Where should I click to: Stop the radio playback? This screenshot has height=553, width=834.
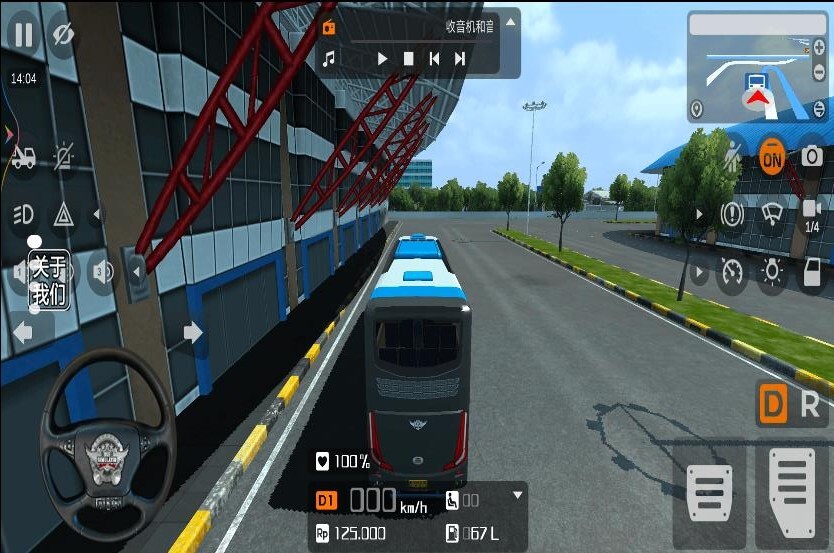(408, 59)
